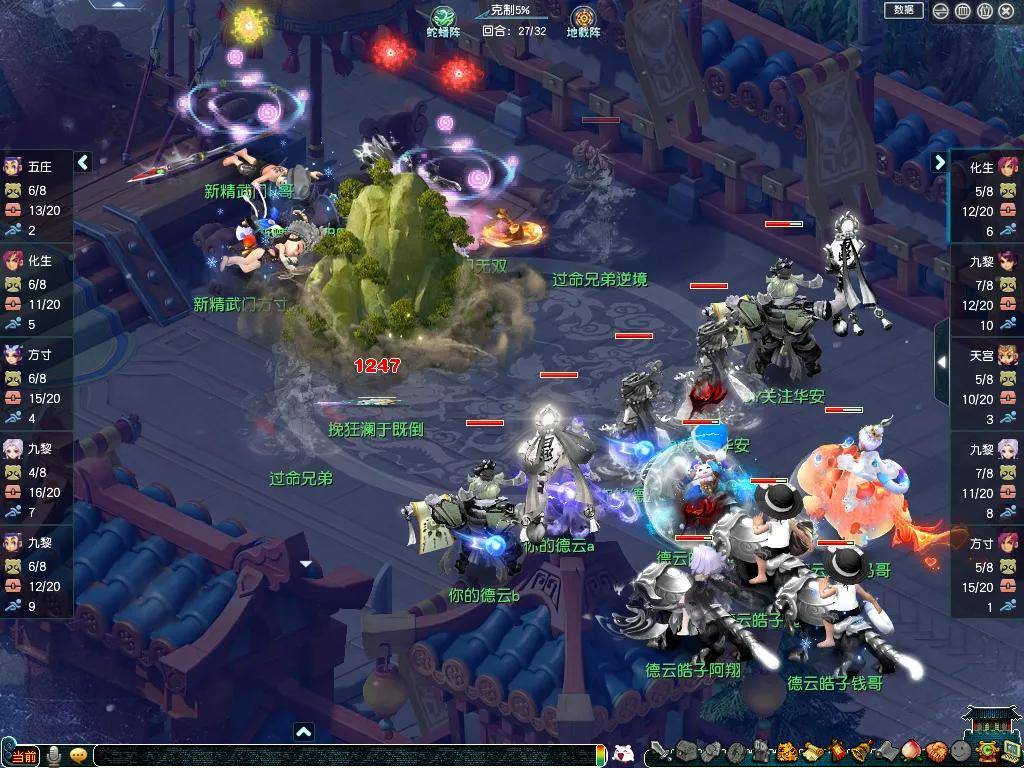
Task: Open the 数据 battle data panel
Action: 903,10
